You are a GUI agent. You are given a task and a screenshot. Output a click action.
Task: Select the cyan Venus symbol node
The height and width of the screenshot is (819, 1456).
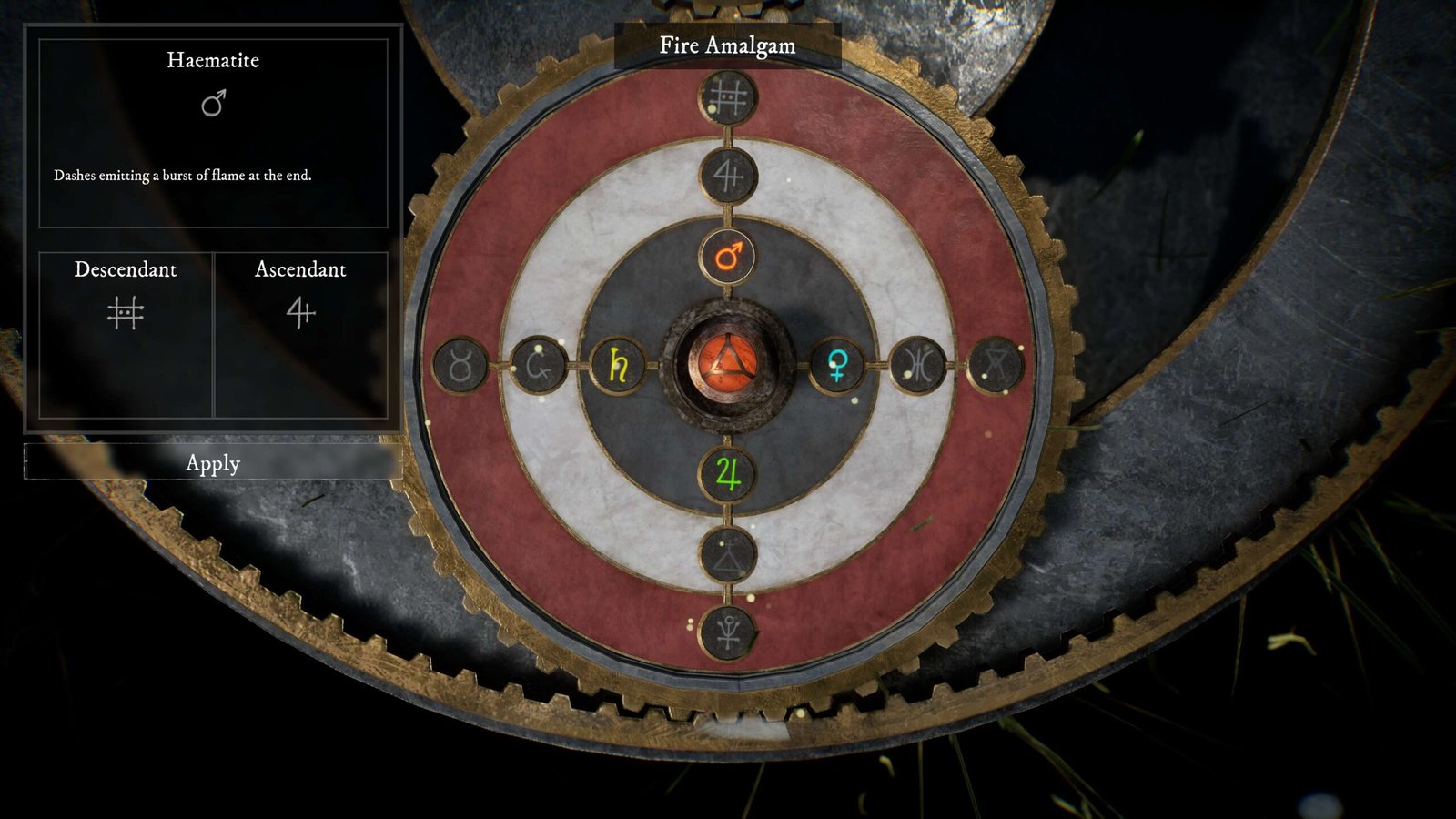[837, 366]
